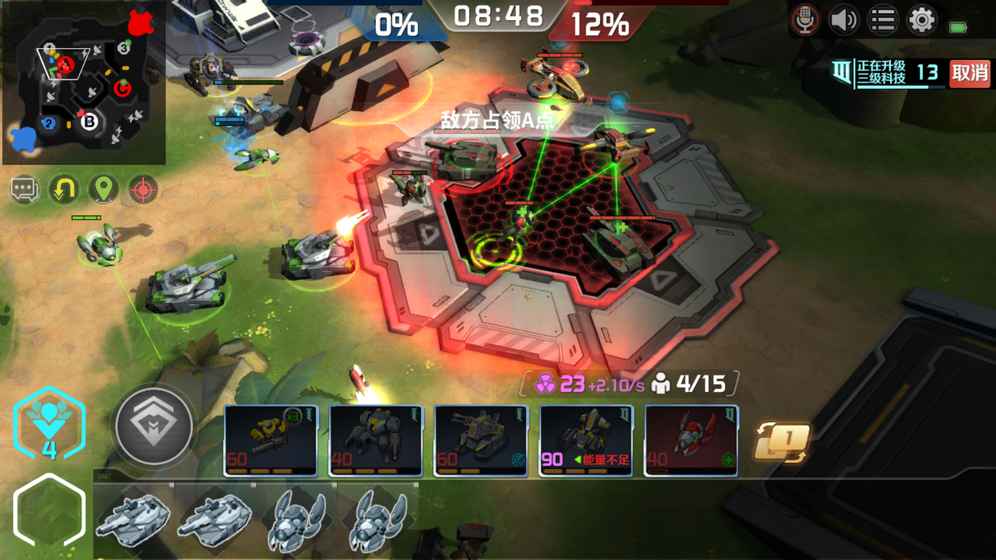This screenshot has height=560, width=996.
Task: Cancel the tier-three tech upgrade
Action: pyautogui.click(x=969, y=73)
